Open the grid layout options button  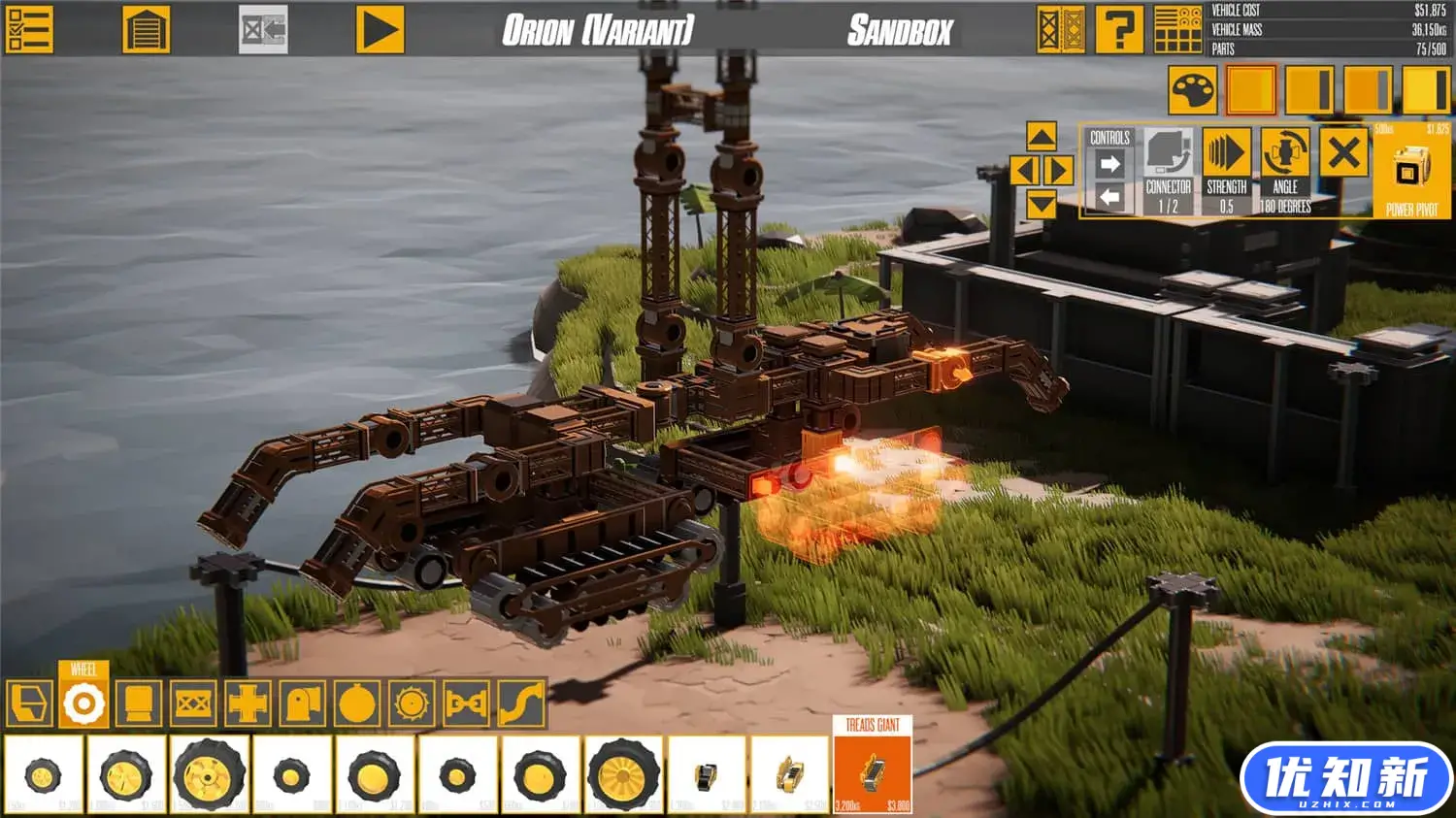point(1177,30)
